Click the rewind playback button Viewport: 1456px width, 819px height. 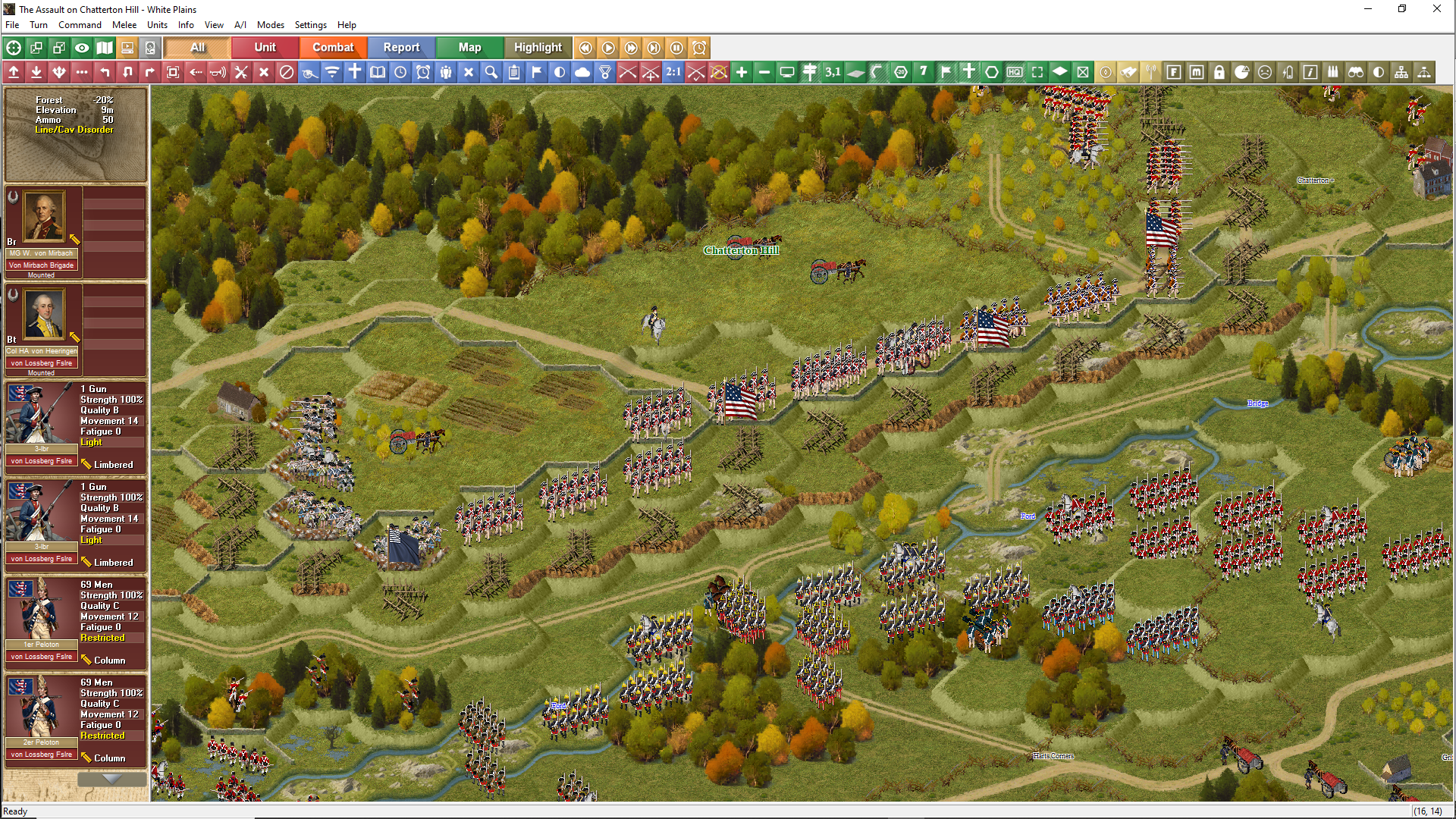coord(585,48)
